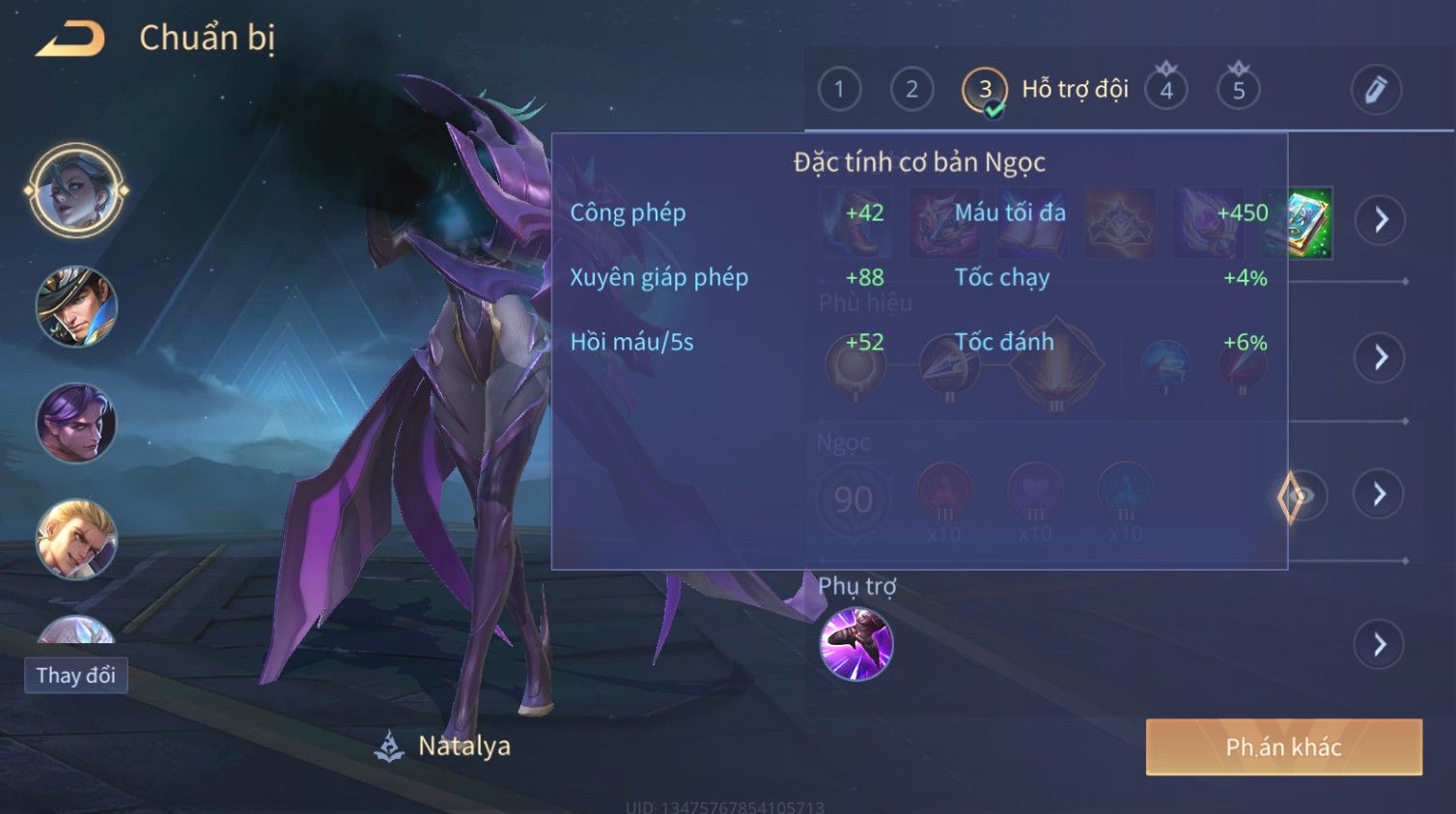Viewport: 1456px width, 814px height.
Task: Choose the hat-wearing hero portrait
Action: 76,307
